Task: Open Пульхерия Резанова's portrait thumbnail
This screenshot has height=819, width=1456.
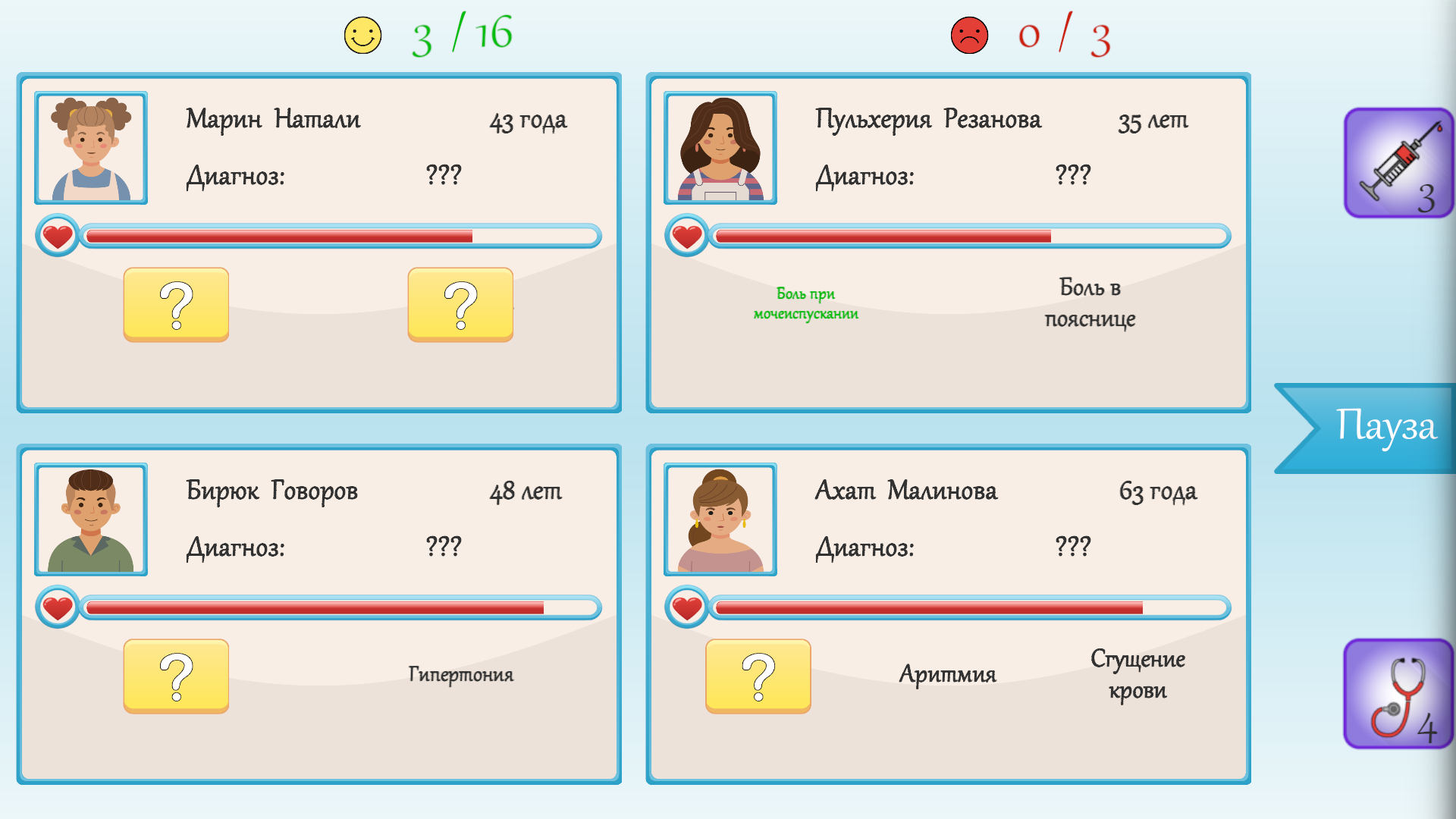Action: [720, 148]
